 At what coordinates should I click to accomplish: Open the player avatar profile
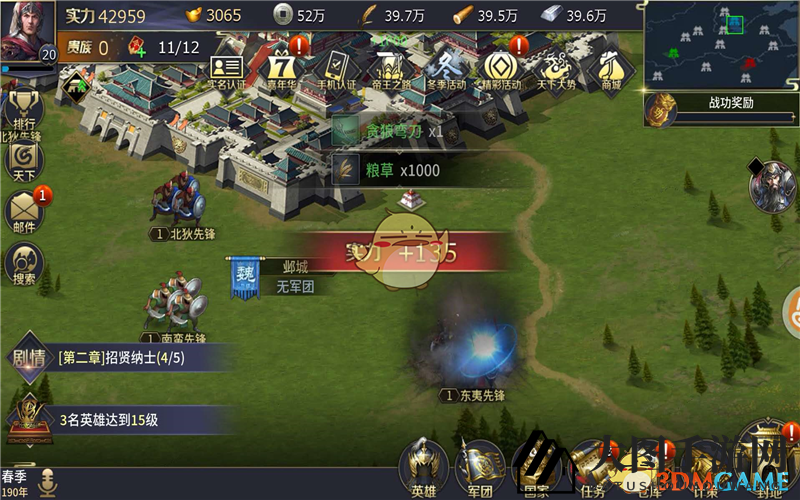27,31
